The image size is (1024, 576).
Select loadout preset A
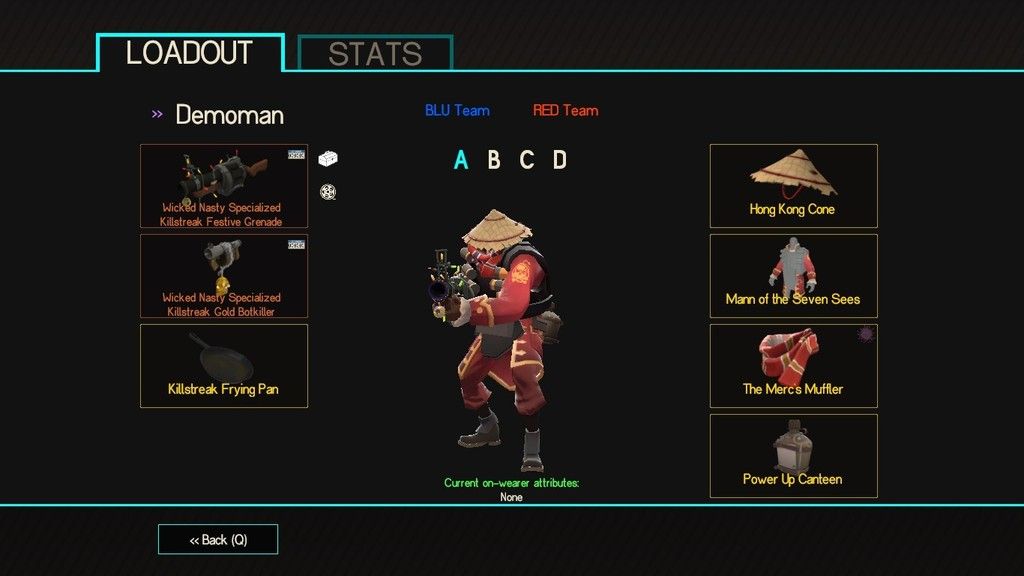[461, 160]
